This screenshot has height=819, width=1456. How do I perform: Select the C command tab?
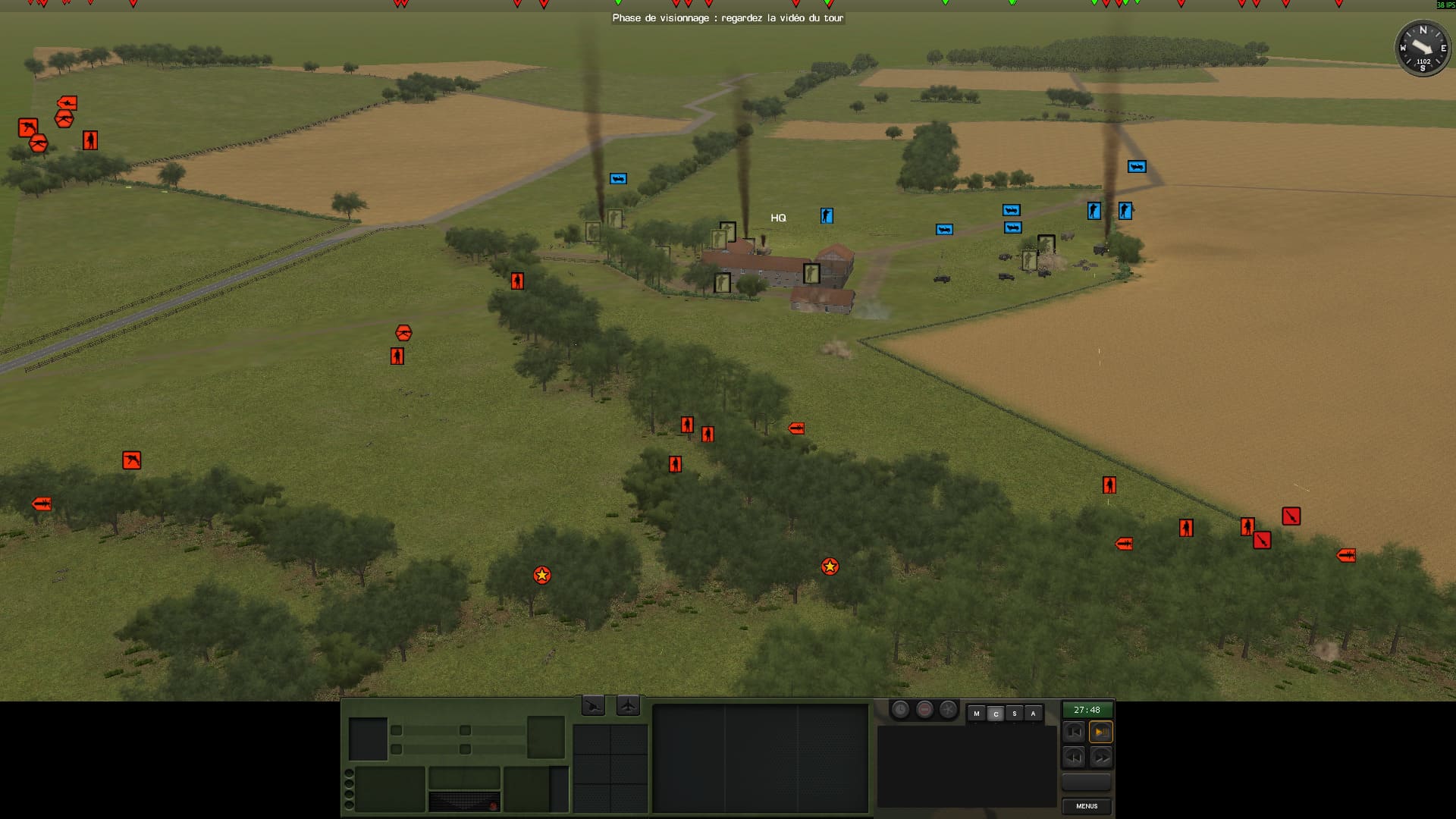996,714
